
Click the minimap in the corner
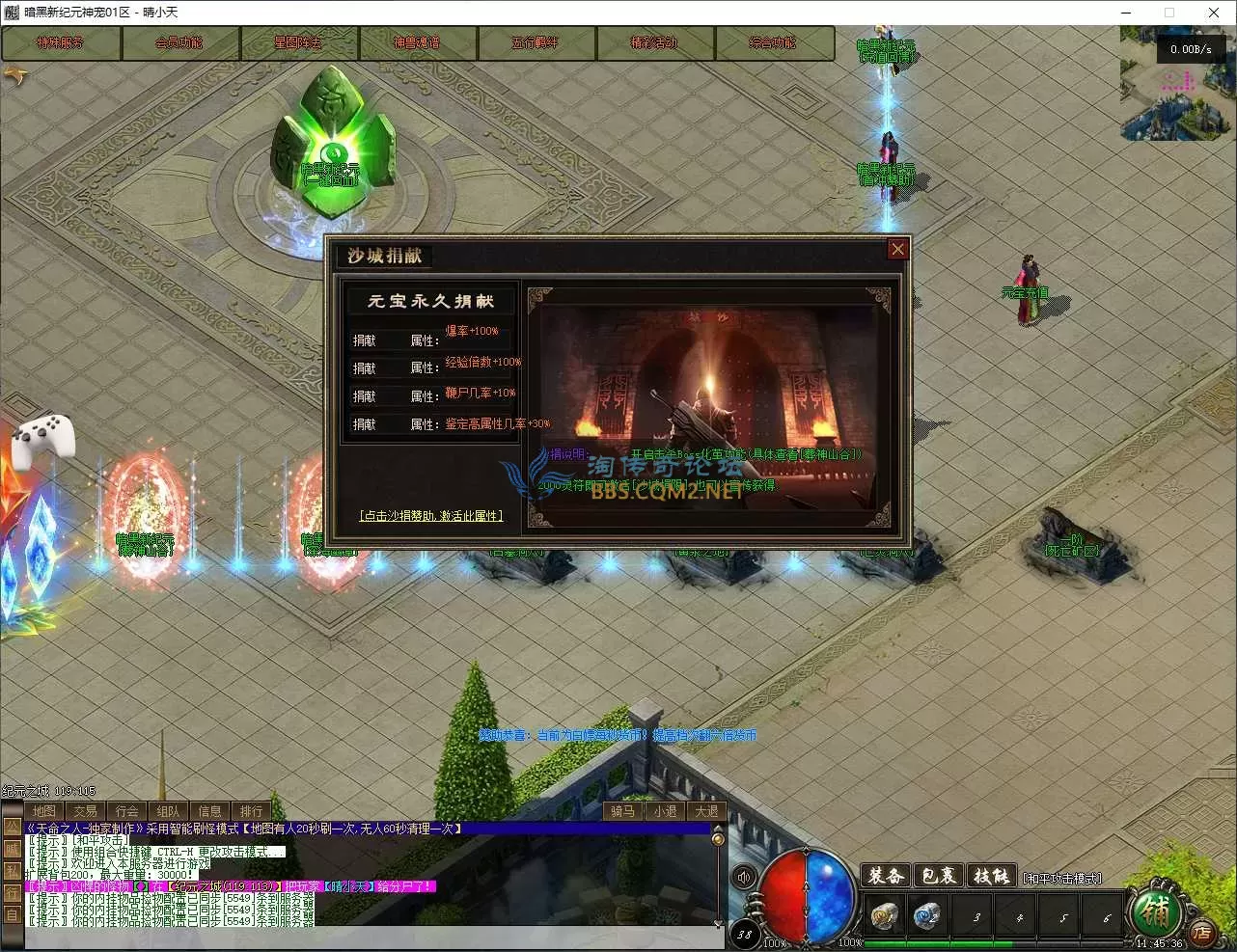coord(1177,87)
